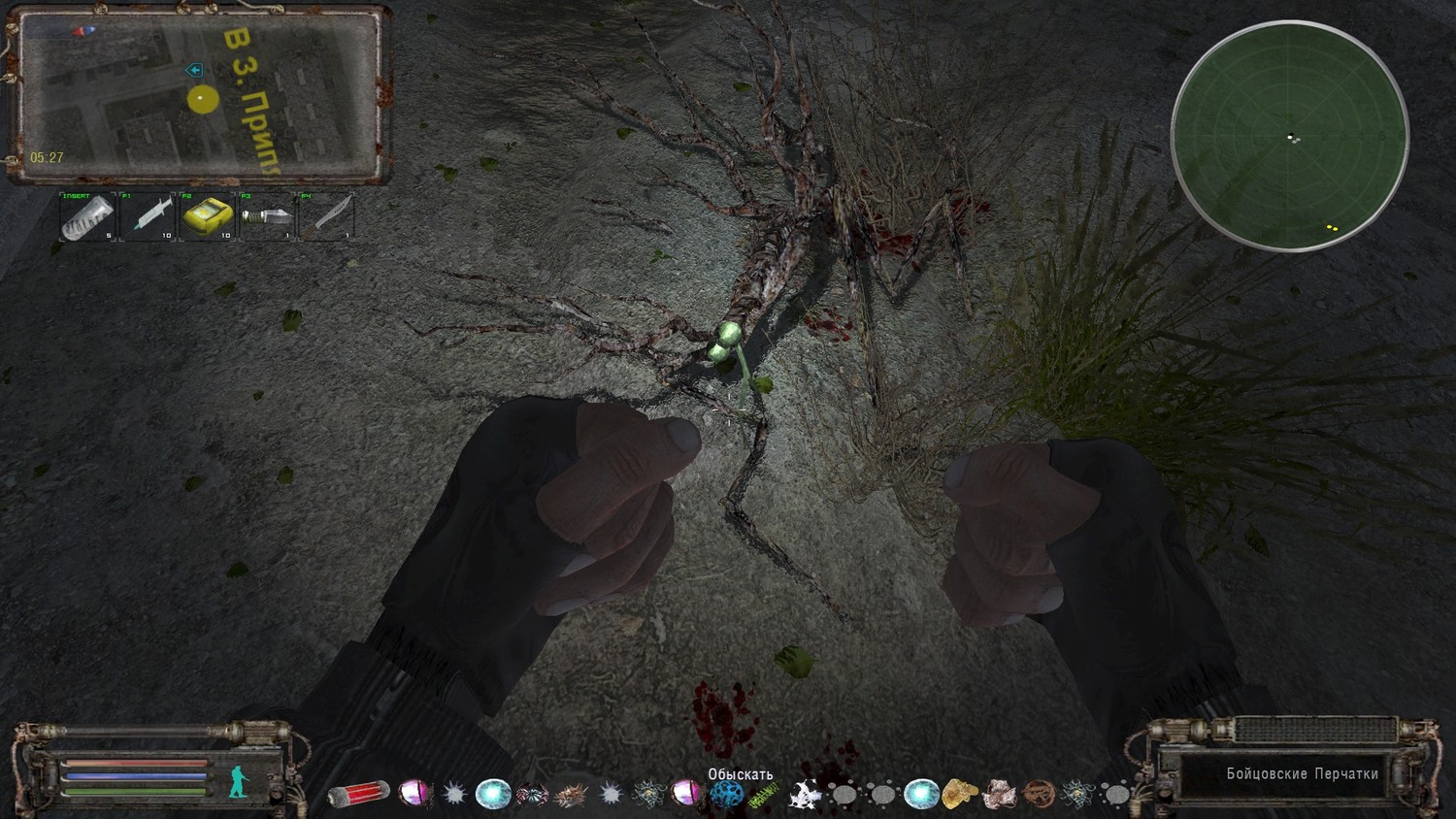Select the red cylinder item on belt
1456x819 pixels.
pyautogui.click(x=359, y=795)
